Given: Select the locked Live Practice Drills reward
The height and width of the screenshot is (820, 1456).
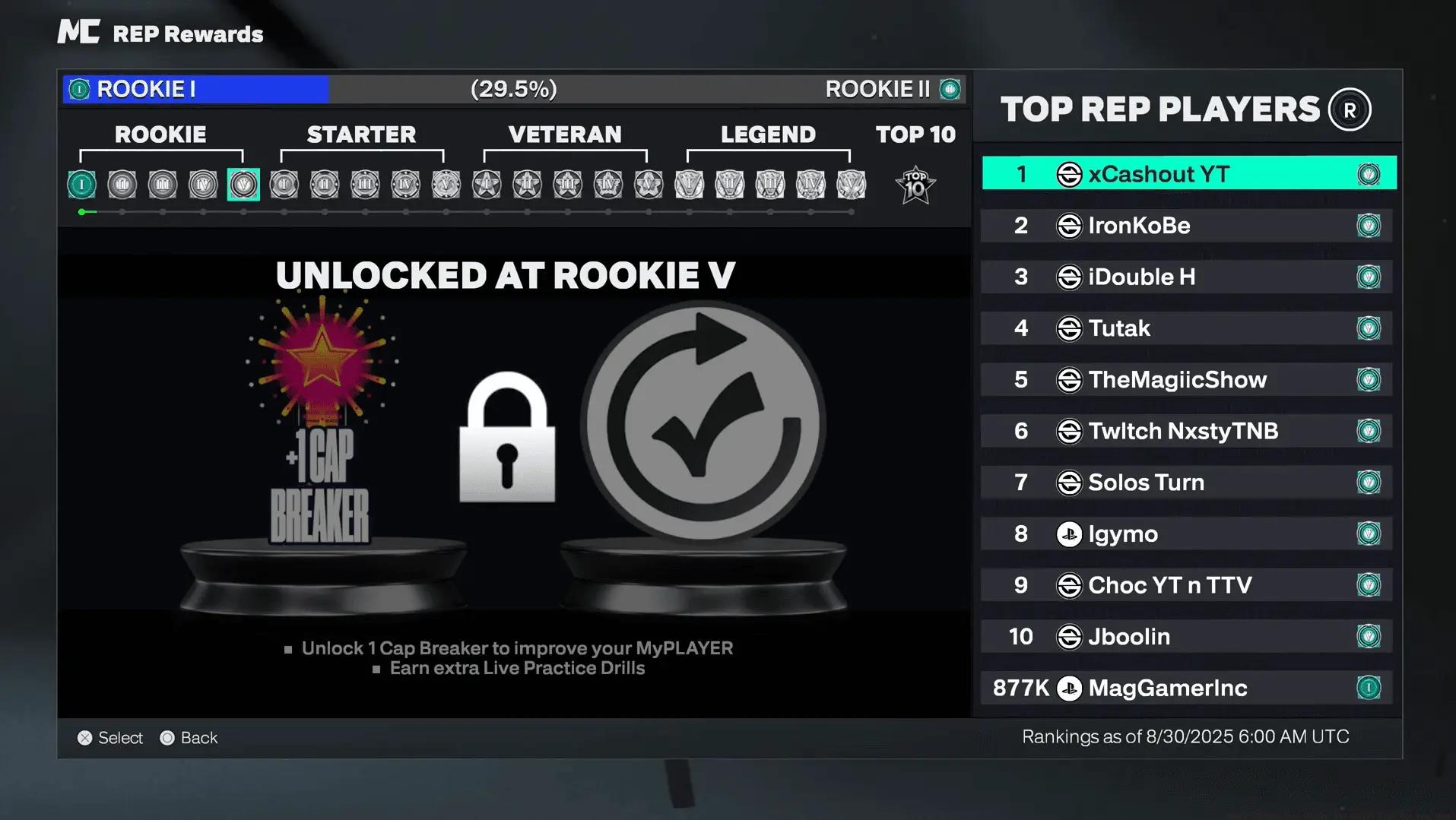Looking at the screenshot, I should click(703, 422).
